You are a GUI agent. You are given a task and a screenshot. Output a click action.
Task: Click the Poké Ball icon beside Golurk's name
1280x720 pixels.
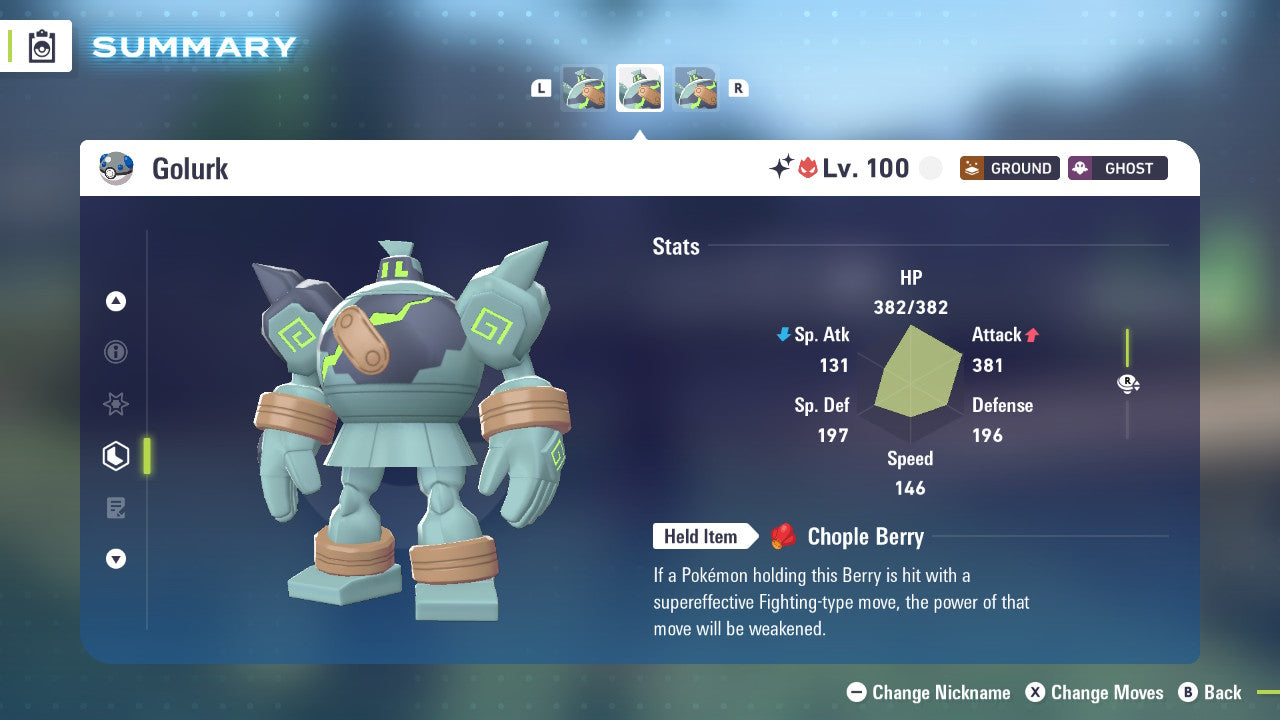[117, 168]
